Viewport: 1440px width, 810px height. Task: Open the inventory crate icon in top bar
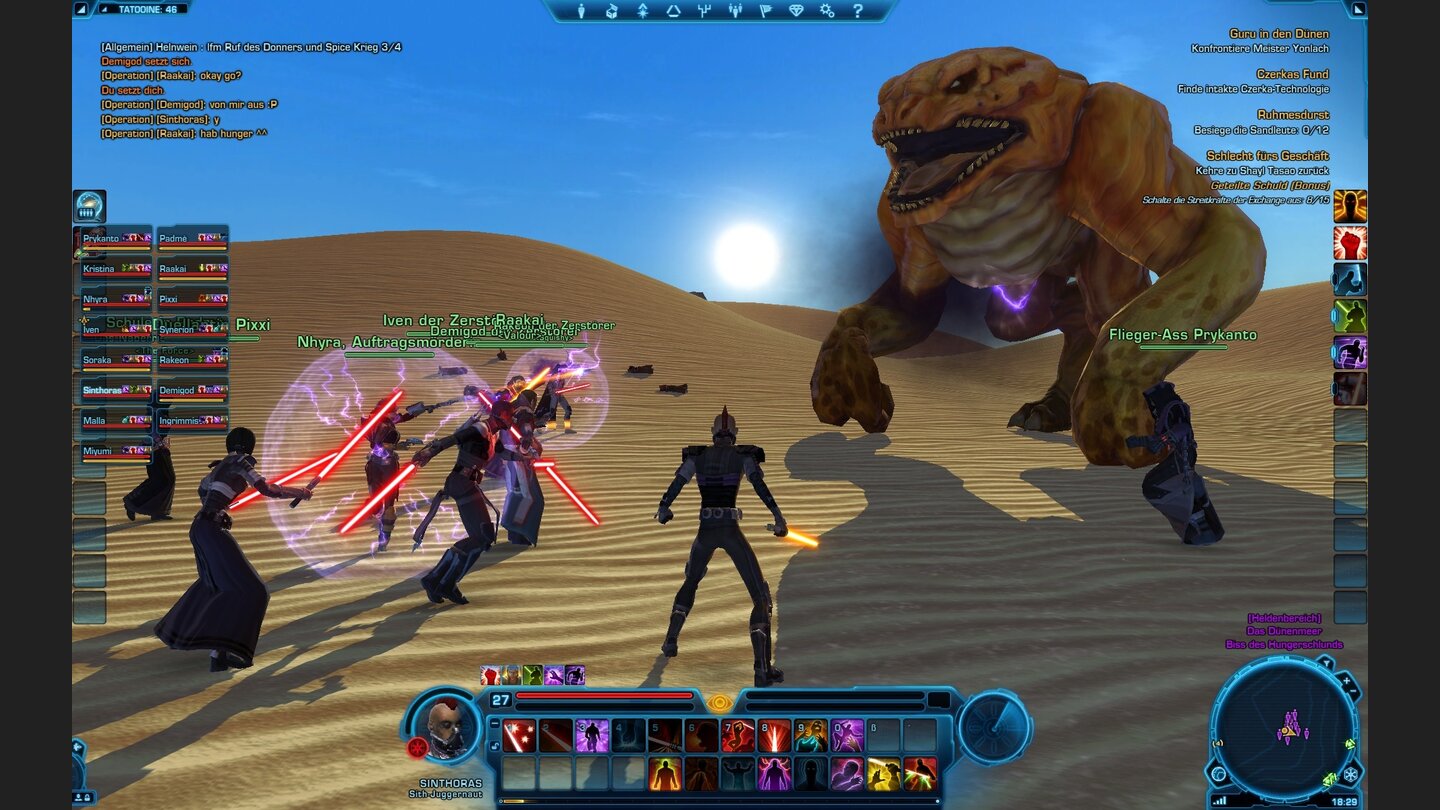coord(610,11)
